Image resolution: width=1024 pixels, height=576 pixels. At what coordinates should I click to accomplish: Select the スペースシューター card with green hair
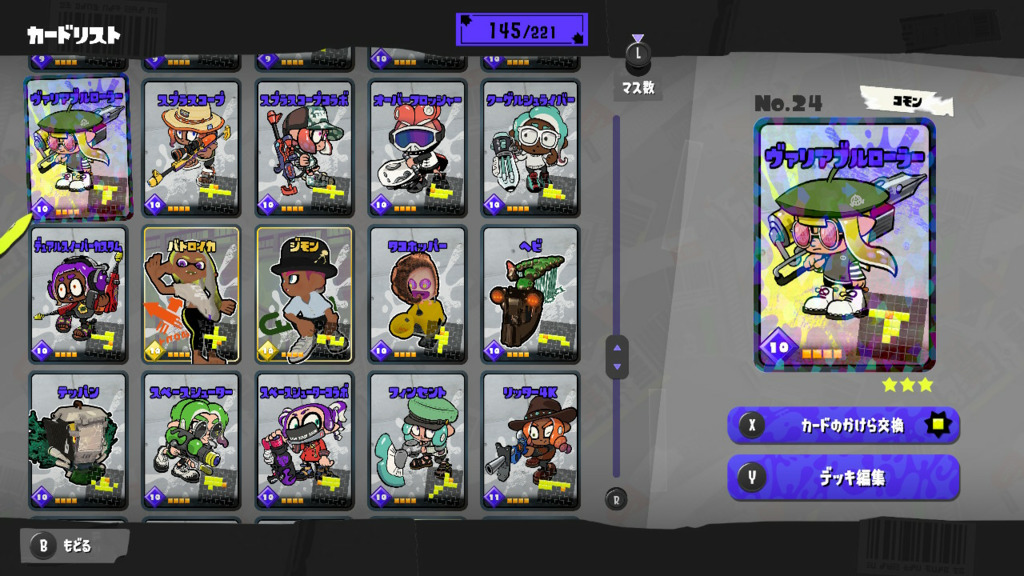tap(192, 440)
